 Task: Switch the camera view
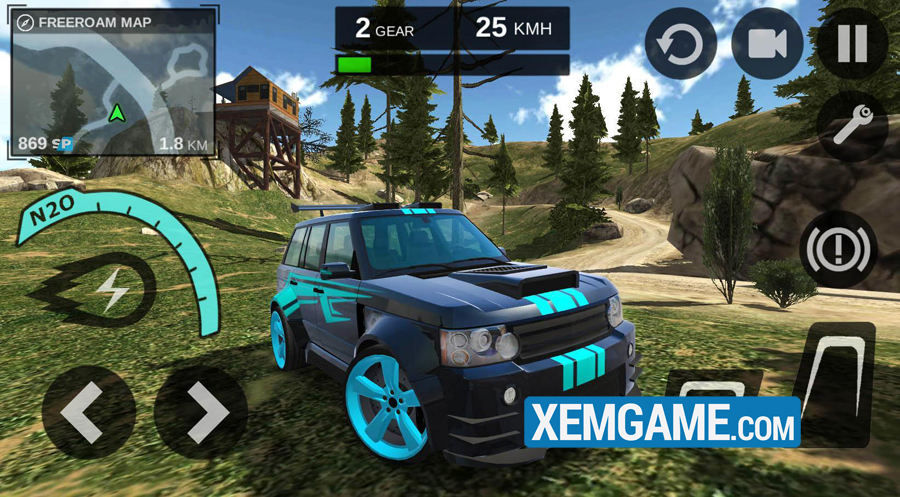tap(767, 45)
